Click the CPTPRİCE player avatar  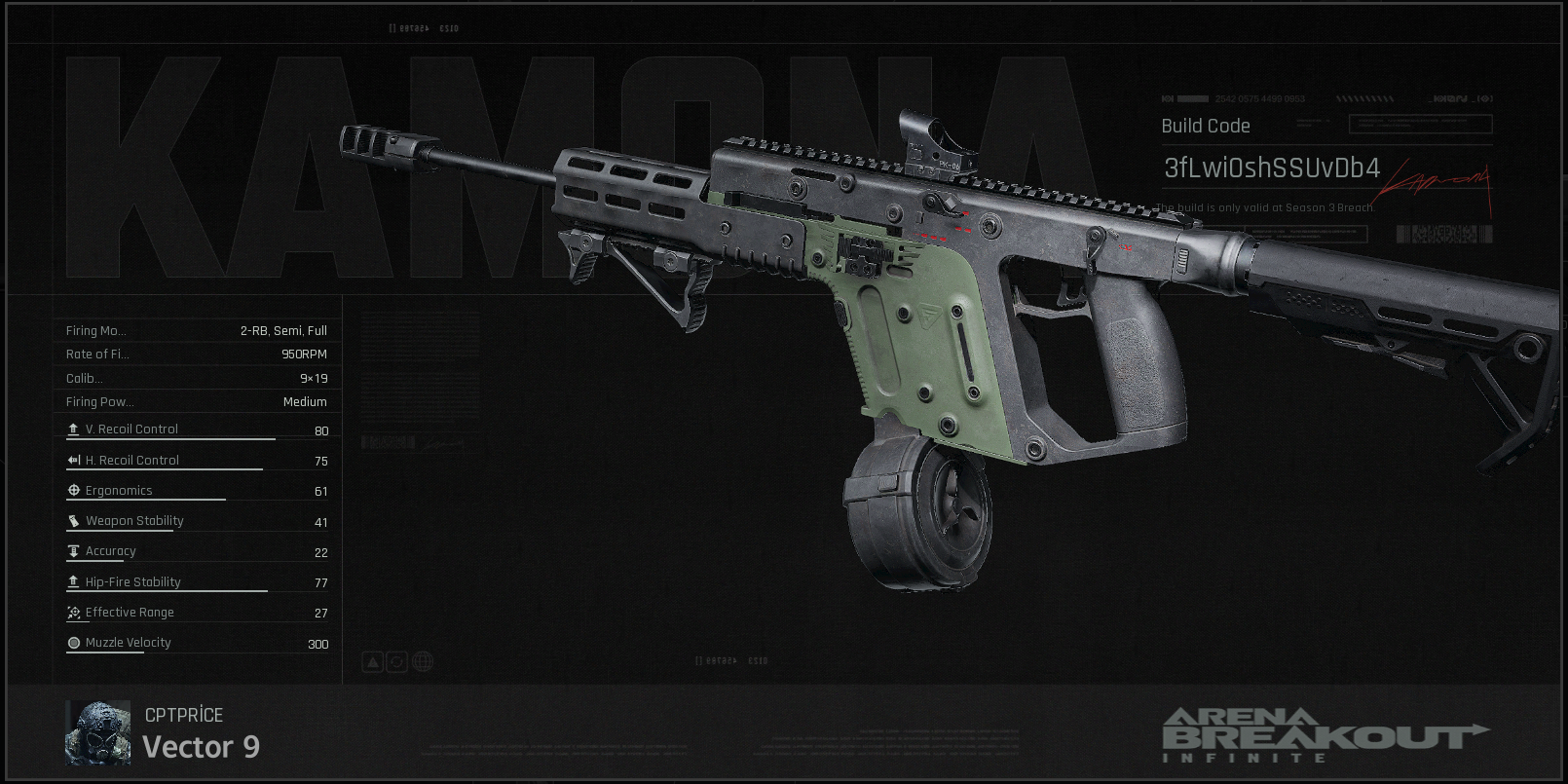pos(97,732)
